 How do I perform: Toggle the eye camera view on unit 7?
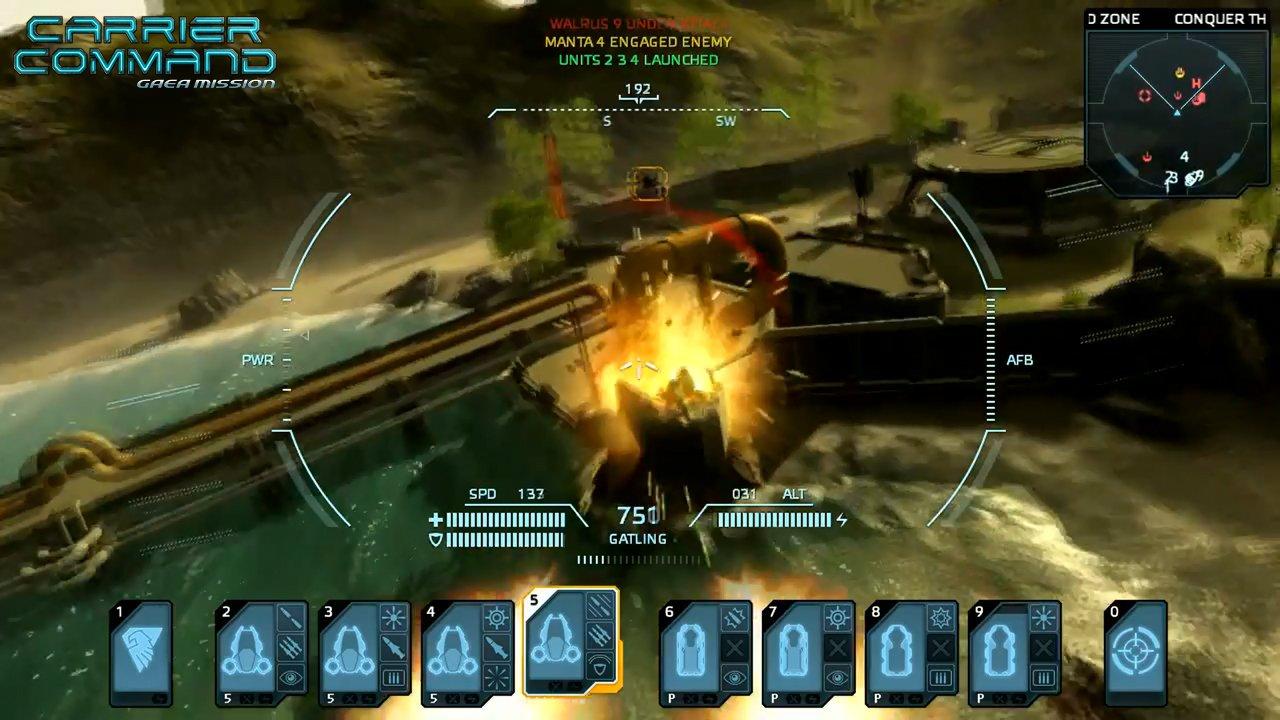point(837,676)
